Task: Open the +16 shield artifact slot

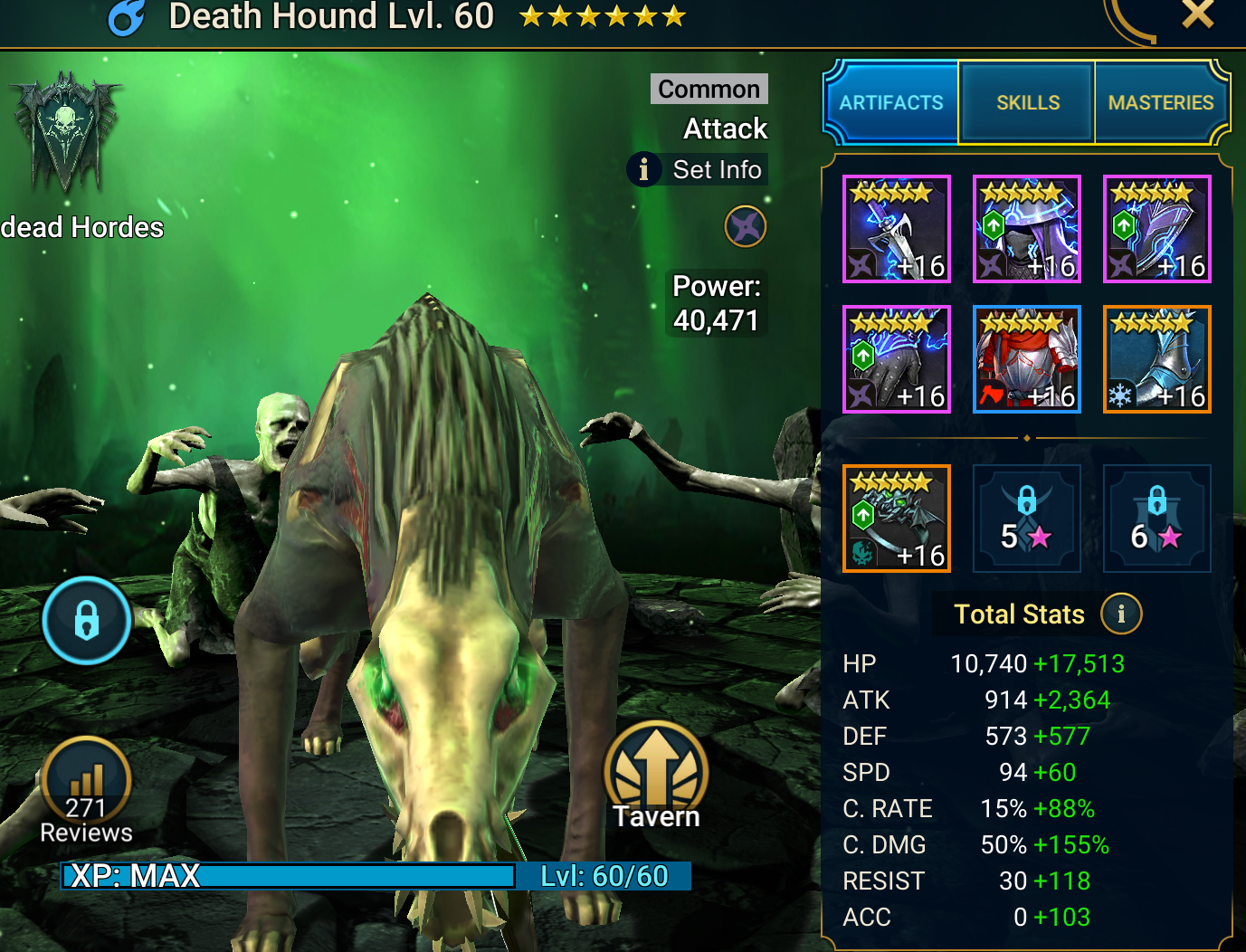Action: click(1156, 228)
